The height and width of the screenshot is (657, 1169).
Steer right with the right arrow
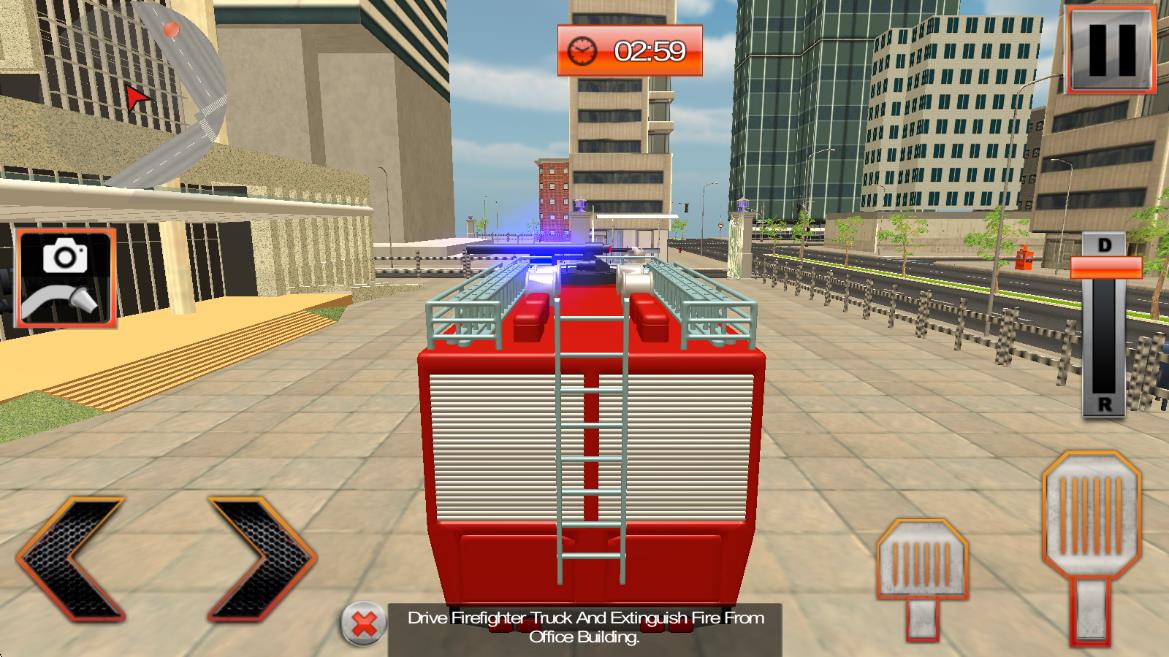[262, 559]
